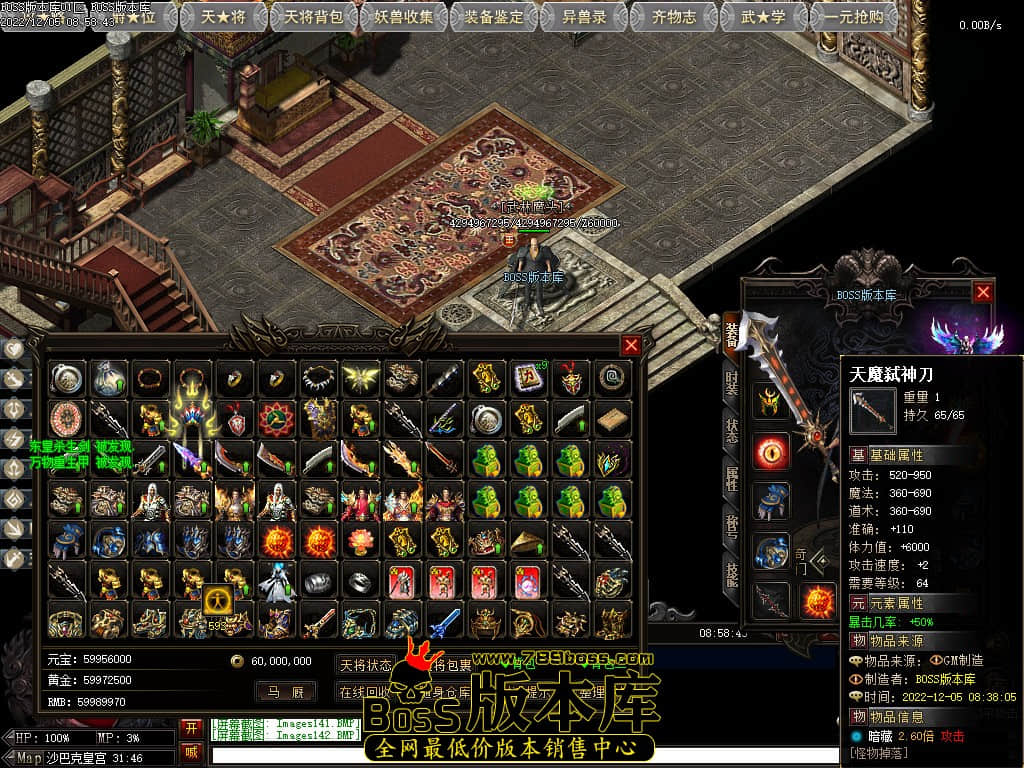Open the 技能 skills tab

click(x=732, y=572)
